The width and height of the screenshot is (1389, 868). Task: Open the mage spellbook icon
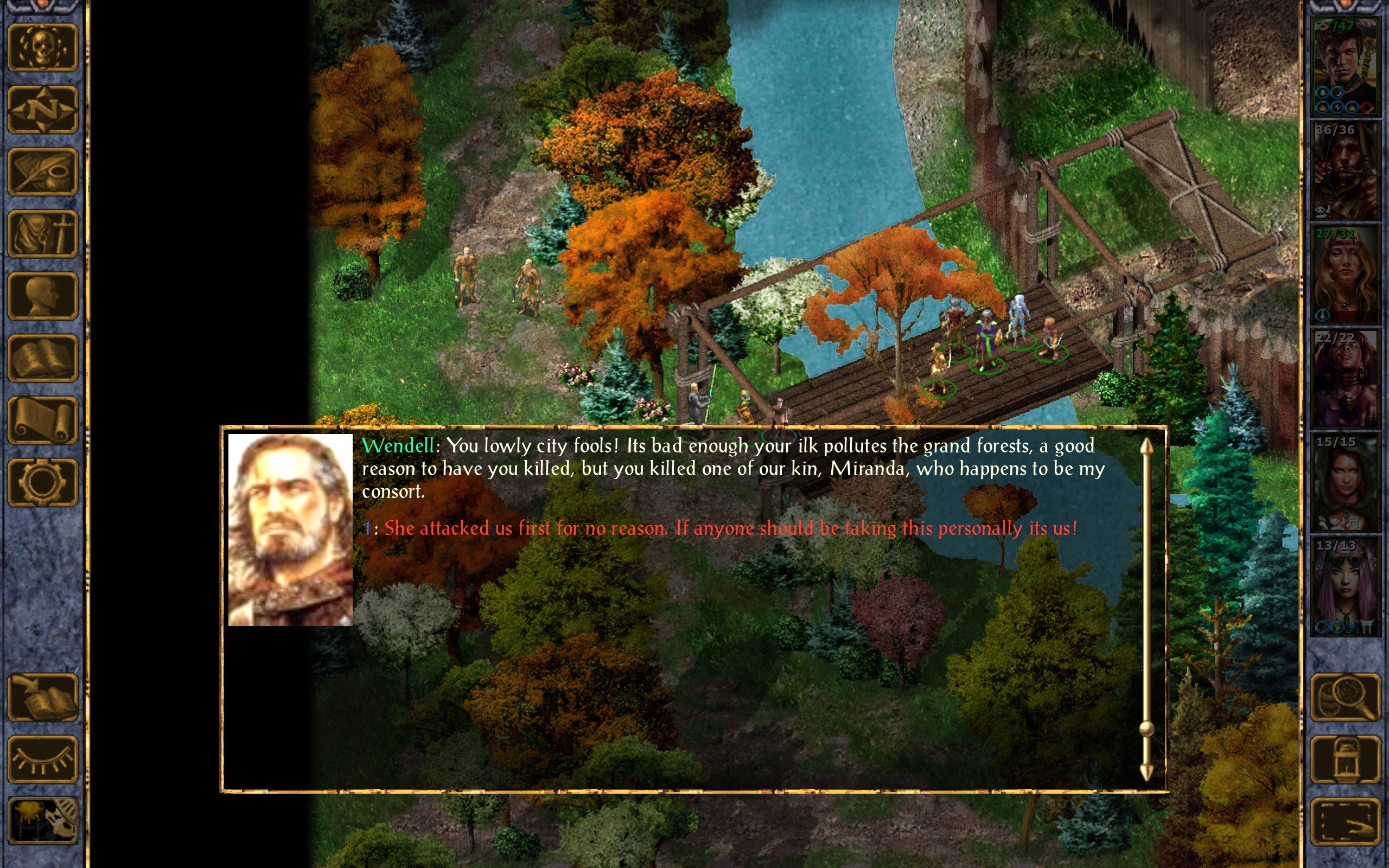tap(43, 358)
